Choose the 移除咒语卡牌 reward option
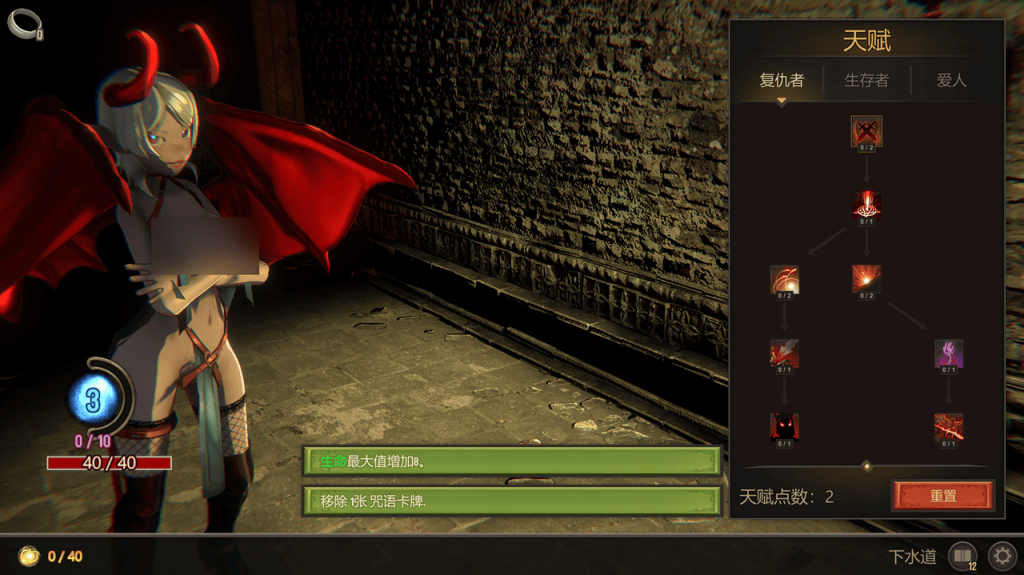Screen dimensions: 1024x575 pyautogui.click(x=511, y=500)
